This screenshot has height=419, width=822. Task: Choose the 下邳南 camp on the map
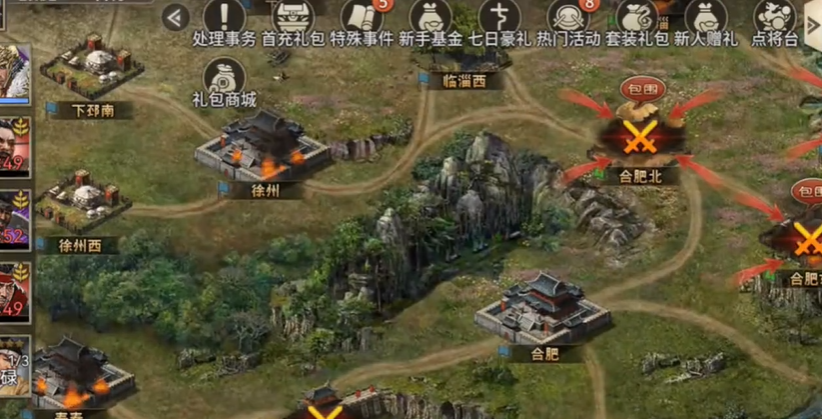point(91,68)
